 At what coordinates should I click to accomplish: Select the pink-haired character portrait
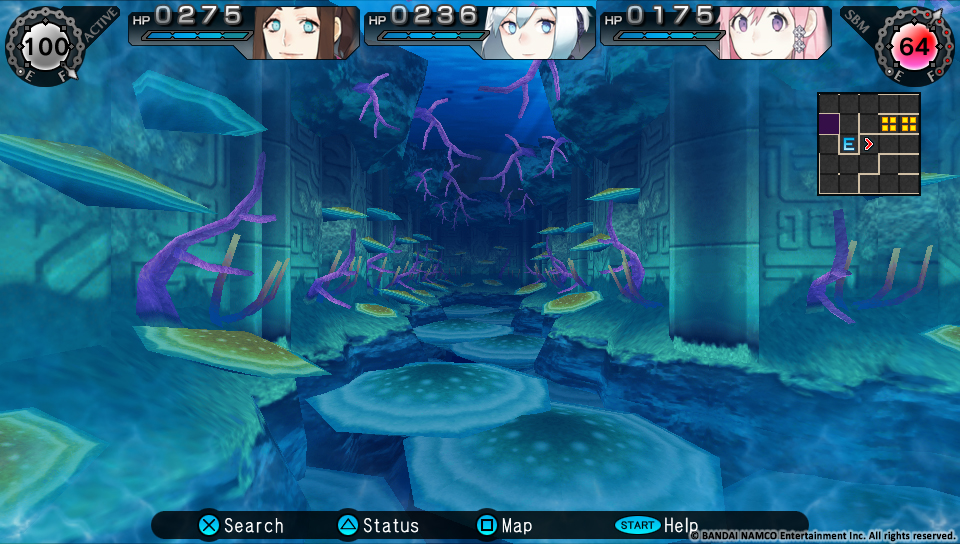click(x=774, y=32)
